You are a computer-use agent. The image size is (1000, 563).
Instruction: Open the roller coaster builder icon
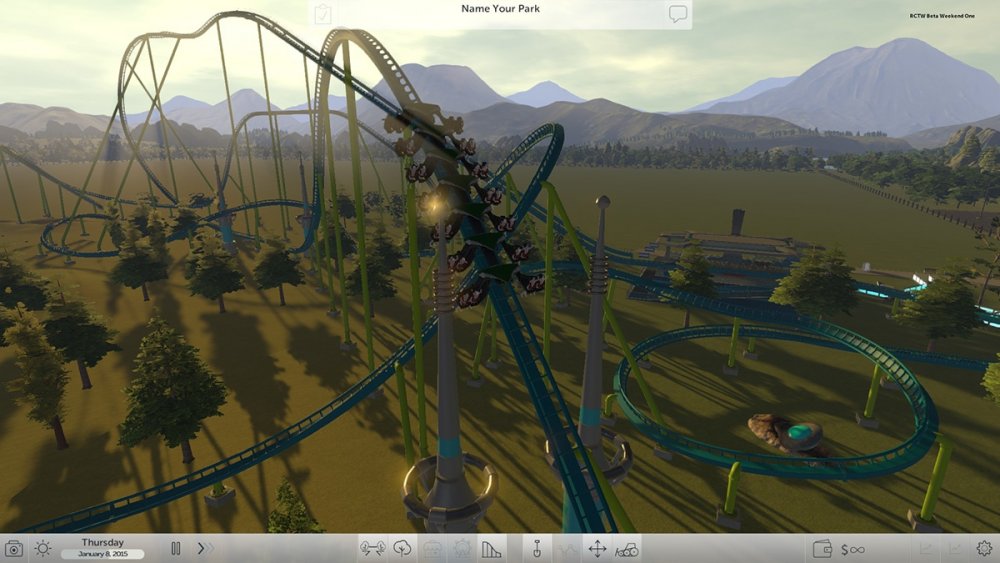pyautogui.click(x=491, y=548)
